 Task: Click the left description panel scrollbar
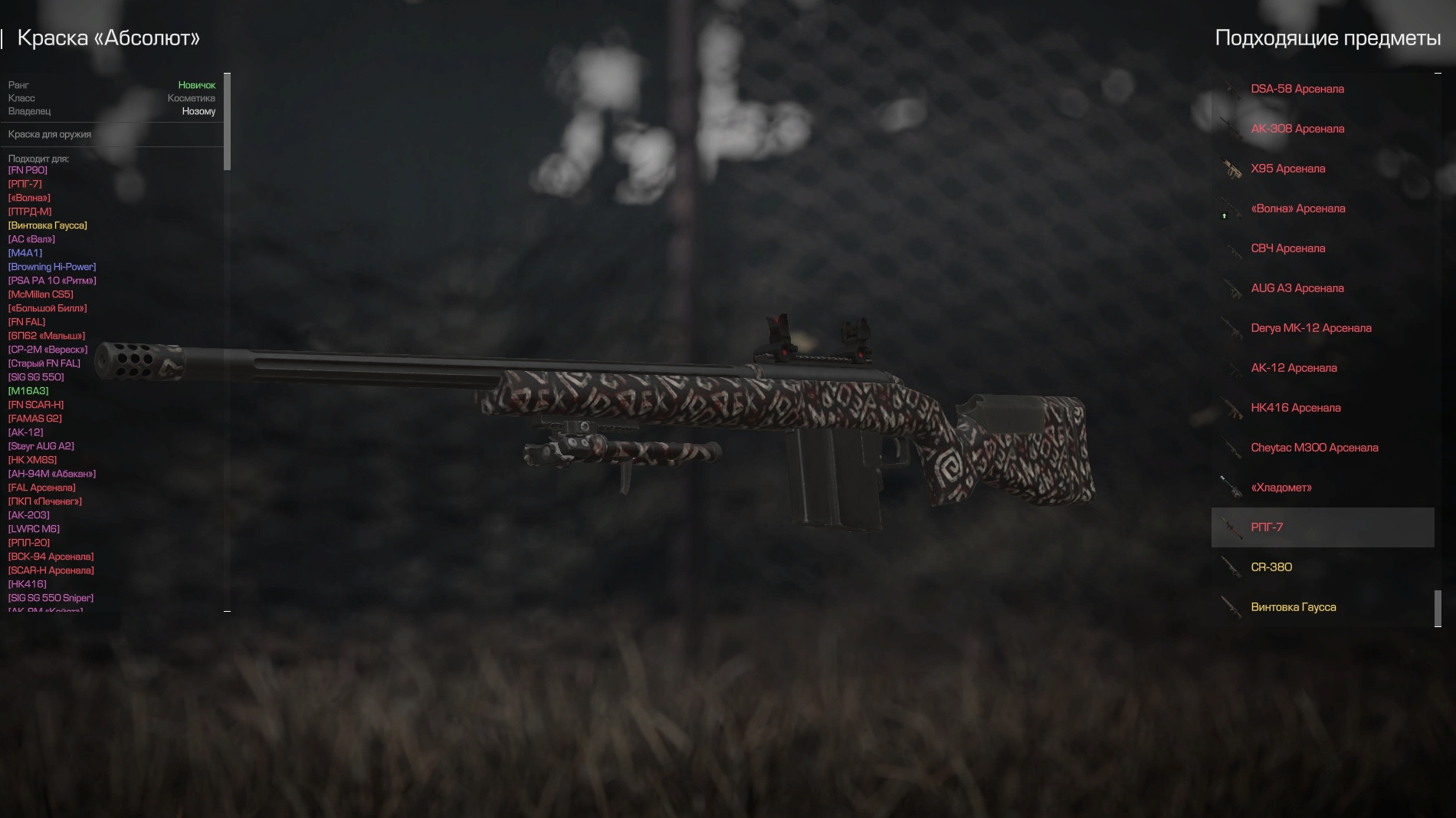(x=227, y=122)
